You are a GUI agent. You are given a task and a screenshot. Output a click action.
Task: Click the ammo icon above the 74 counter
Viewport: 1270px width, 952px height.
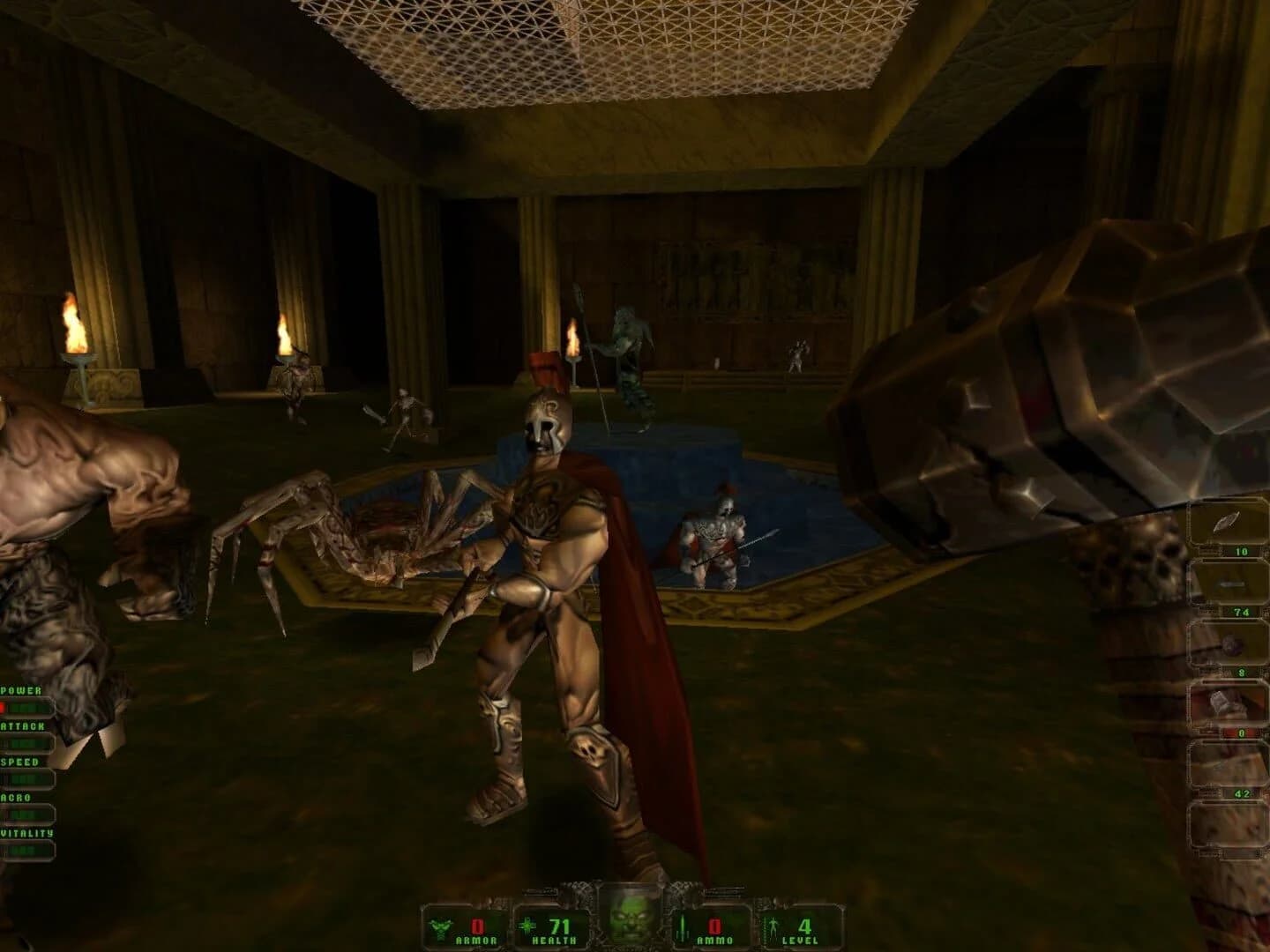1231,584
